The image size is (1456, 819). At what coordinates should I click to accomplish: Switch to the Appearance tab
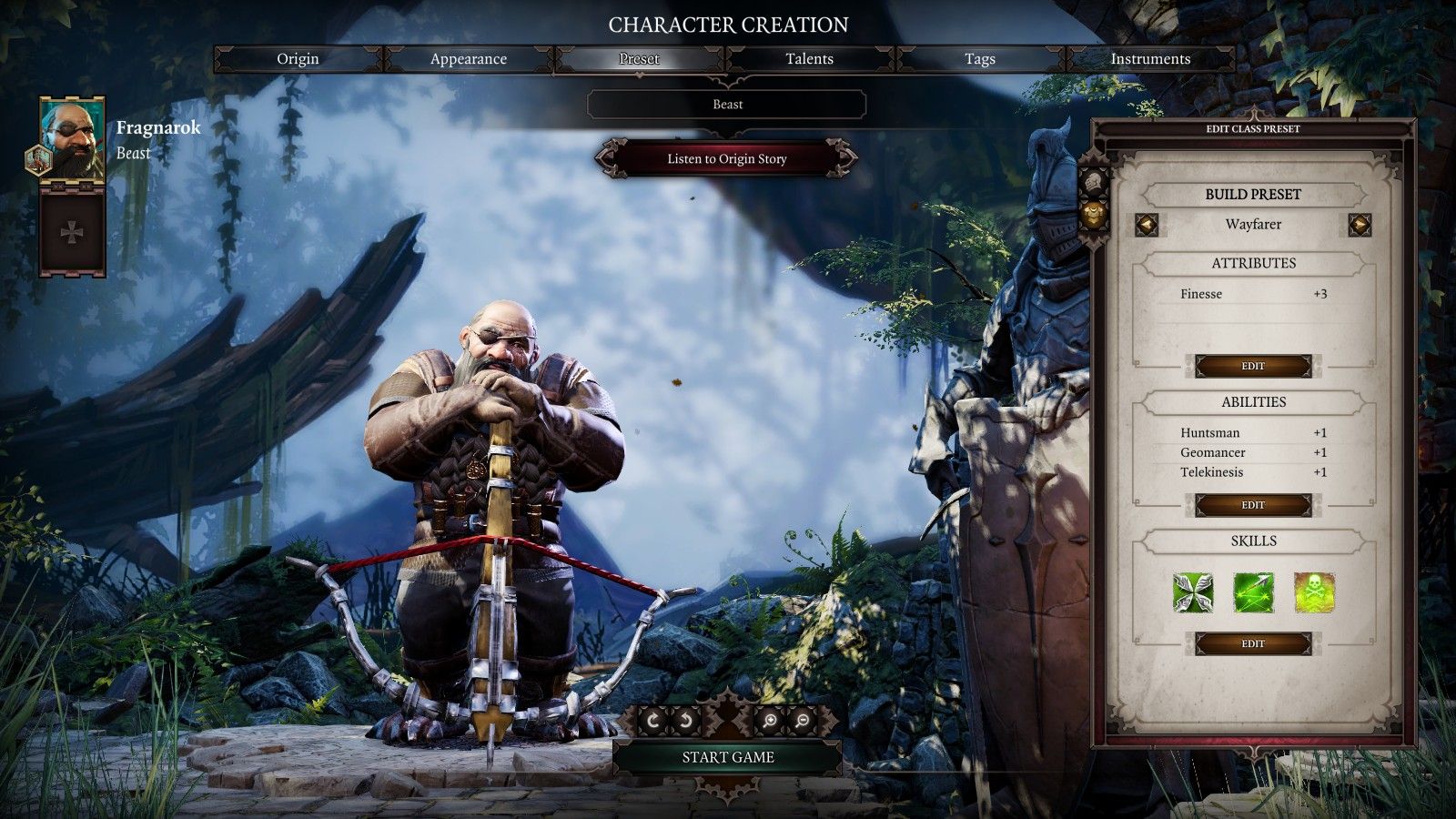(x=468, y=59)
